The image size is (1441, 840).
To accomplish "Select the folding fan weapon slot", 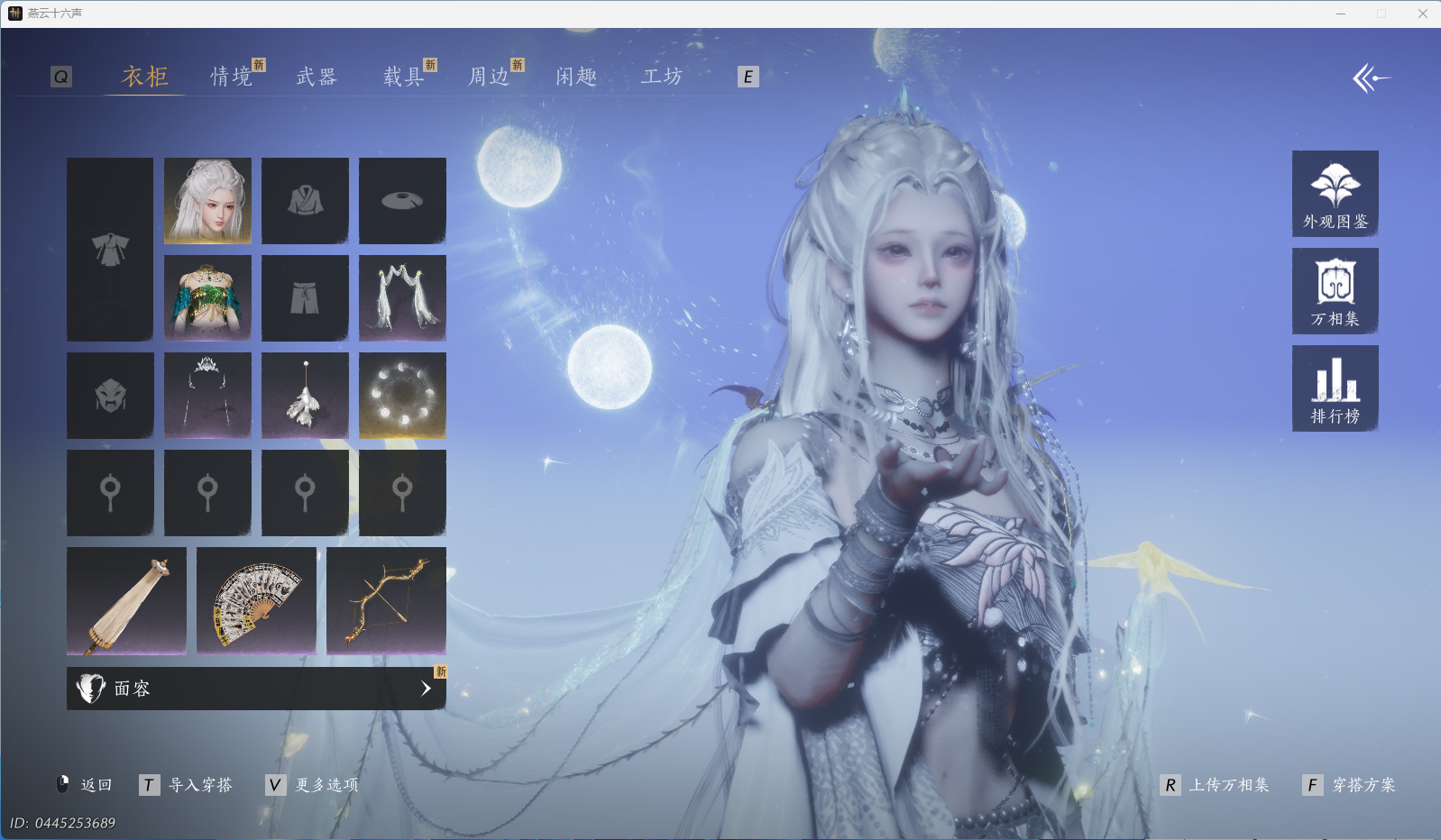I will tap(256, 600).
